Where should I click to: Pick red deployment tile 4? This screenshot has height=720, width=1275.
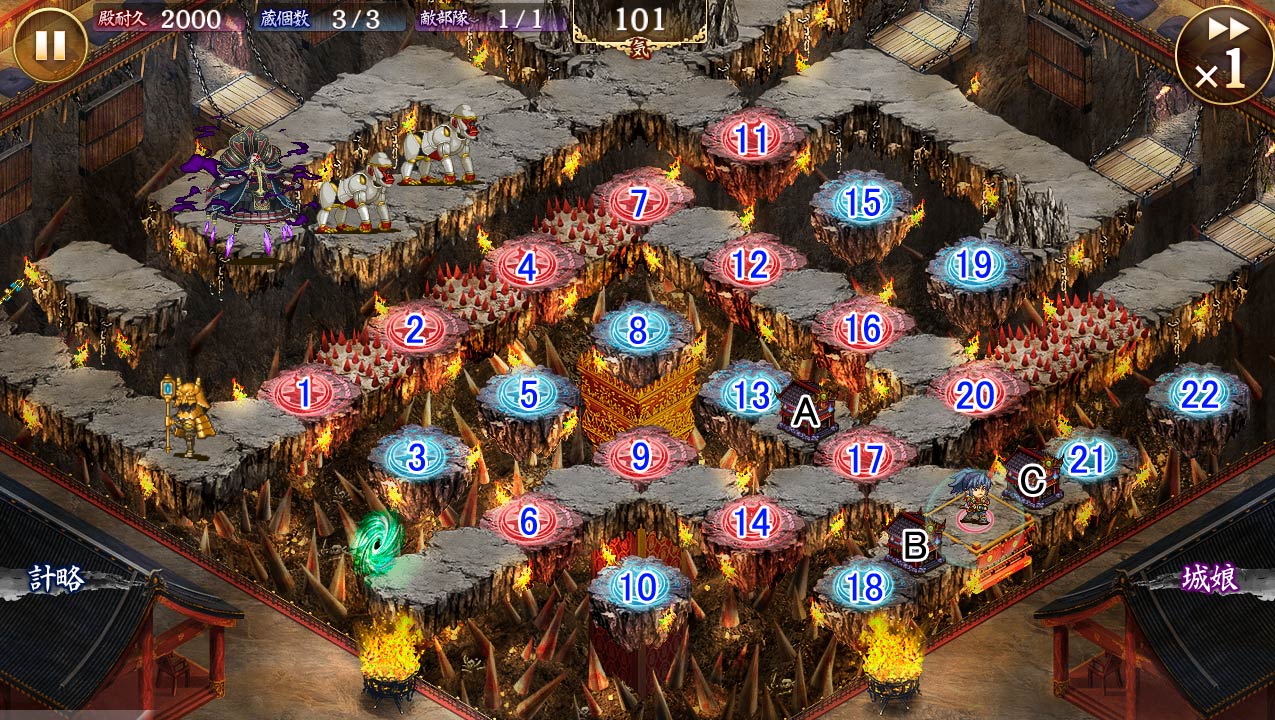click(527, 266)
